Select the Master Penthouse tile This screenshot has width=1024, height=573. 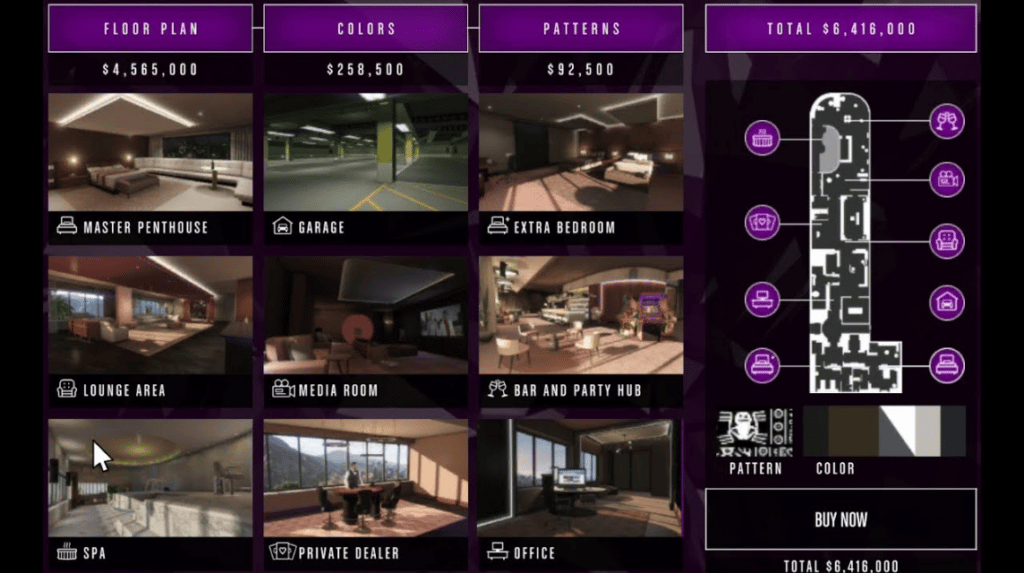point(150,166)
